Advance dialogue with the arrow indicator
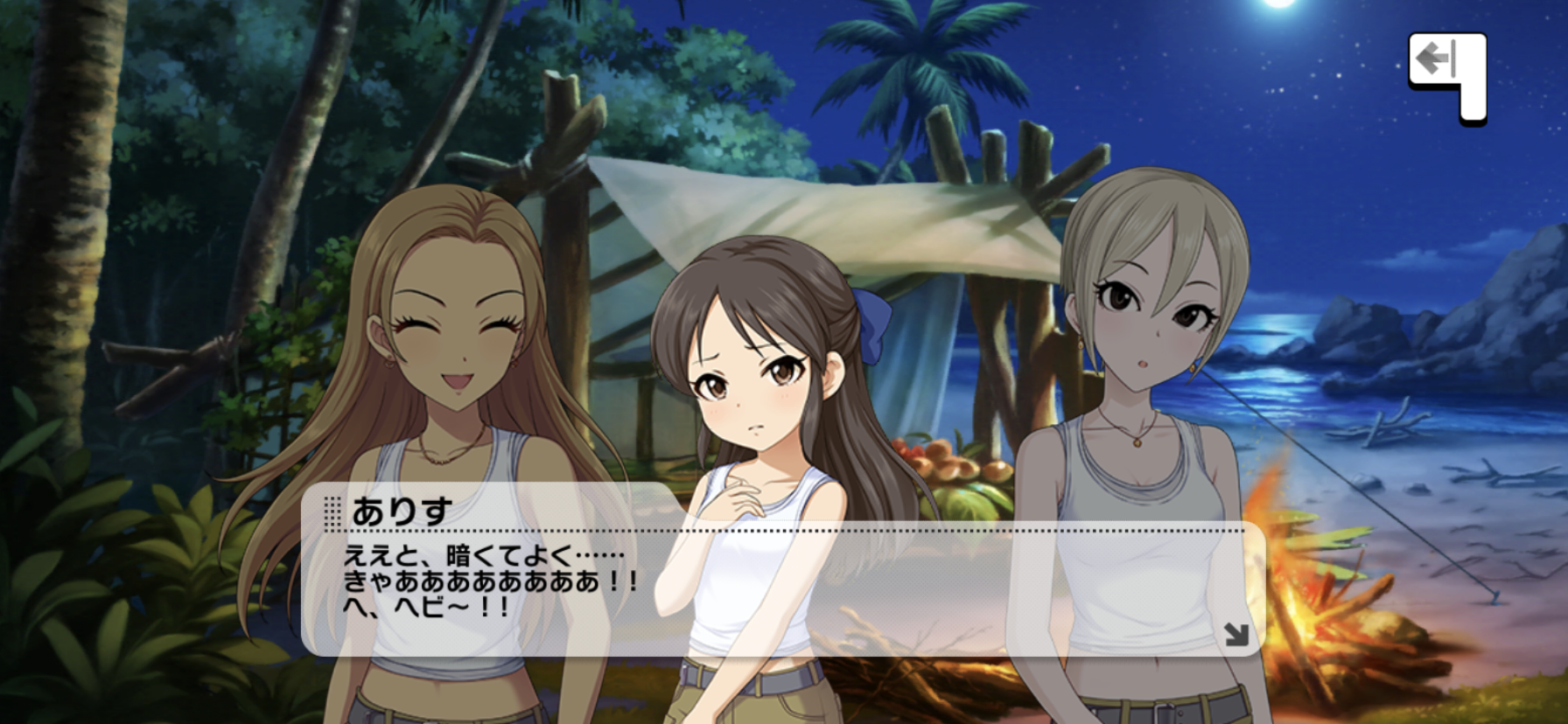 point(1236,634)
